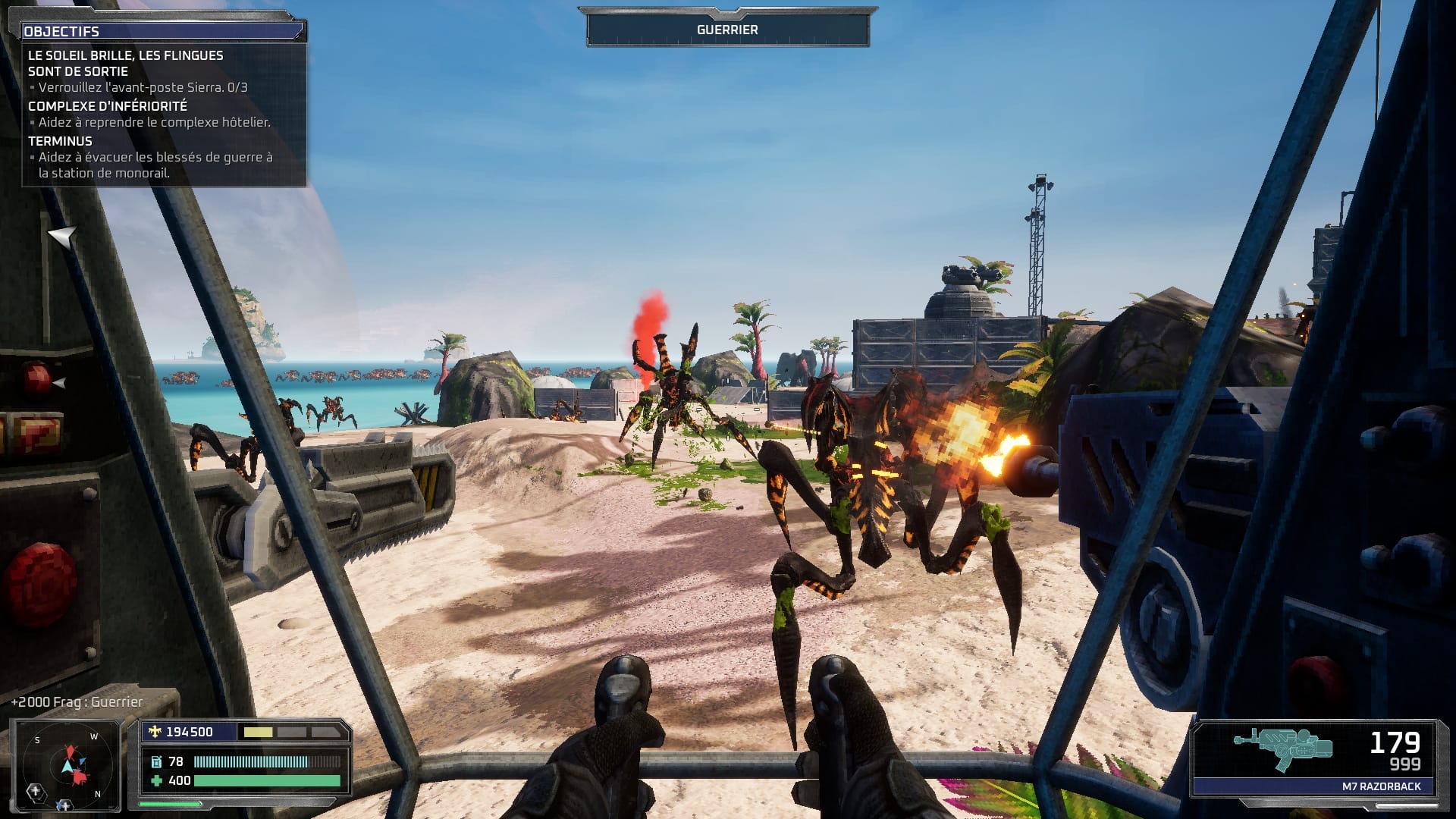Select the Terminus monorail evacuation objective
Viewport: 1456px width, 819px height.
pos(155,165)
